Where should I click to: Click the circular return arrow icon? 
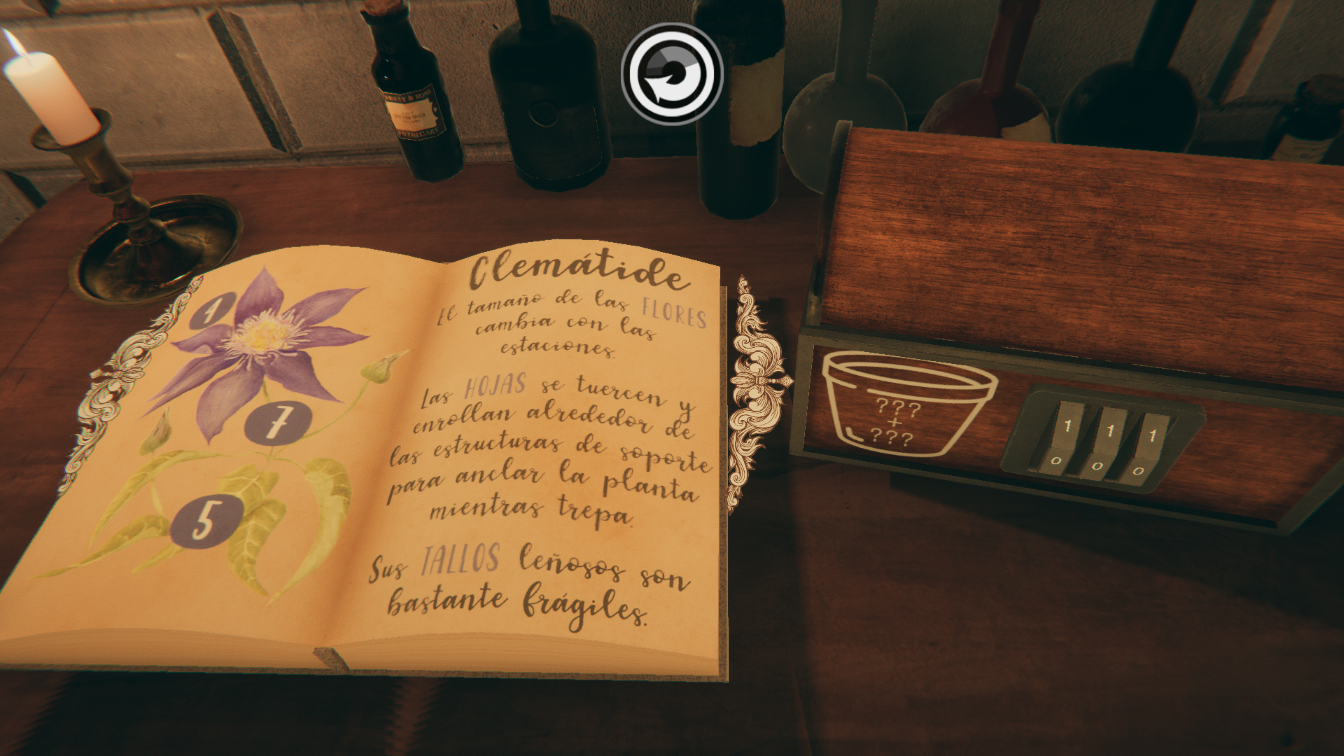coord(672,73)
